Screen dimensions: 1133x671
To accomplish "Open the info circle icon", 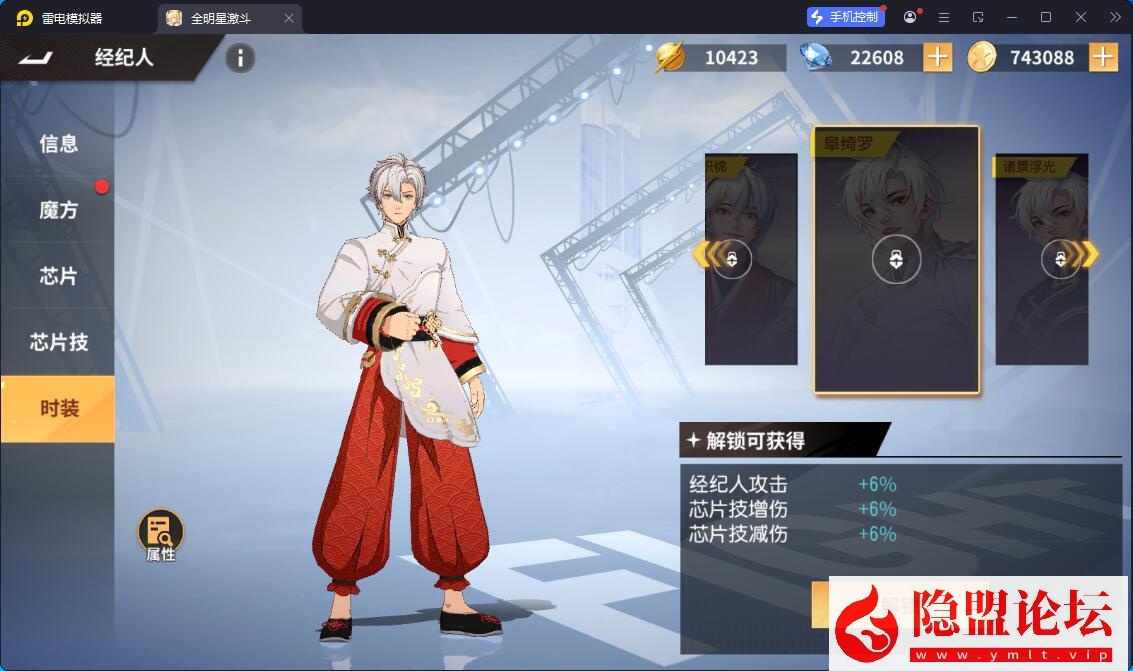I will click(x=240, y=58).
